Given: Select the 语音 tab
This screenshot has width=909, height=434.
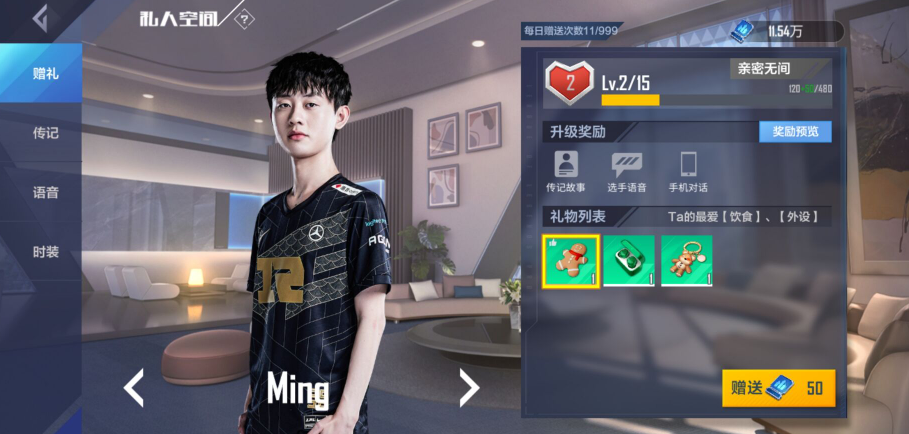Looking at the screenshot, I should (45, 193).
